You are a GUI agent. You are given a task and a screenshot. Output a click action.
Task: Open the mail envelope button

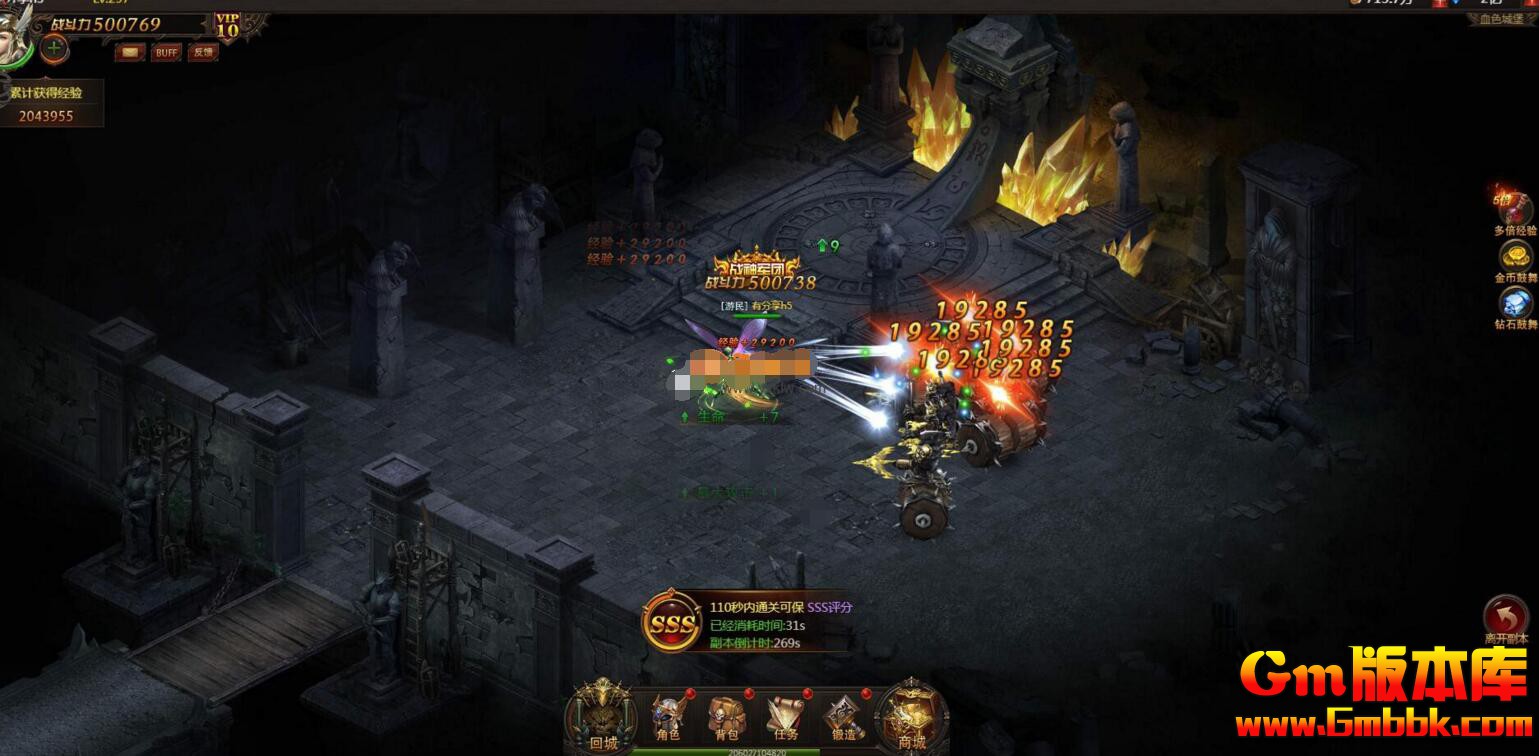[130, 52]
